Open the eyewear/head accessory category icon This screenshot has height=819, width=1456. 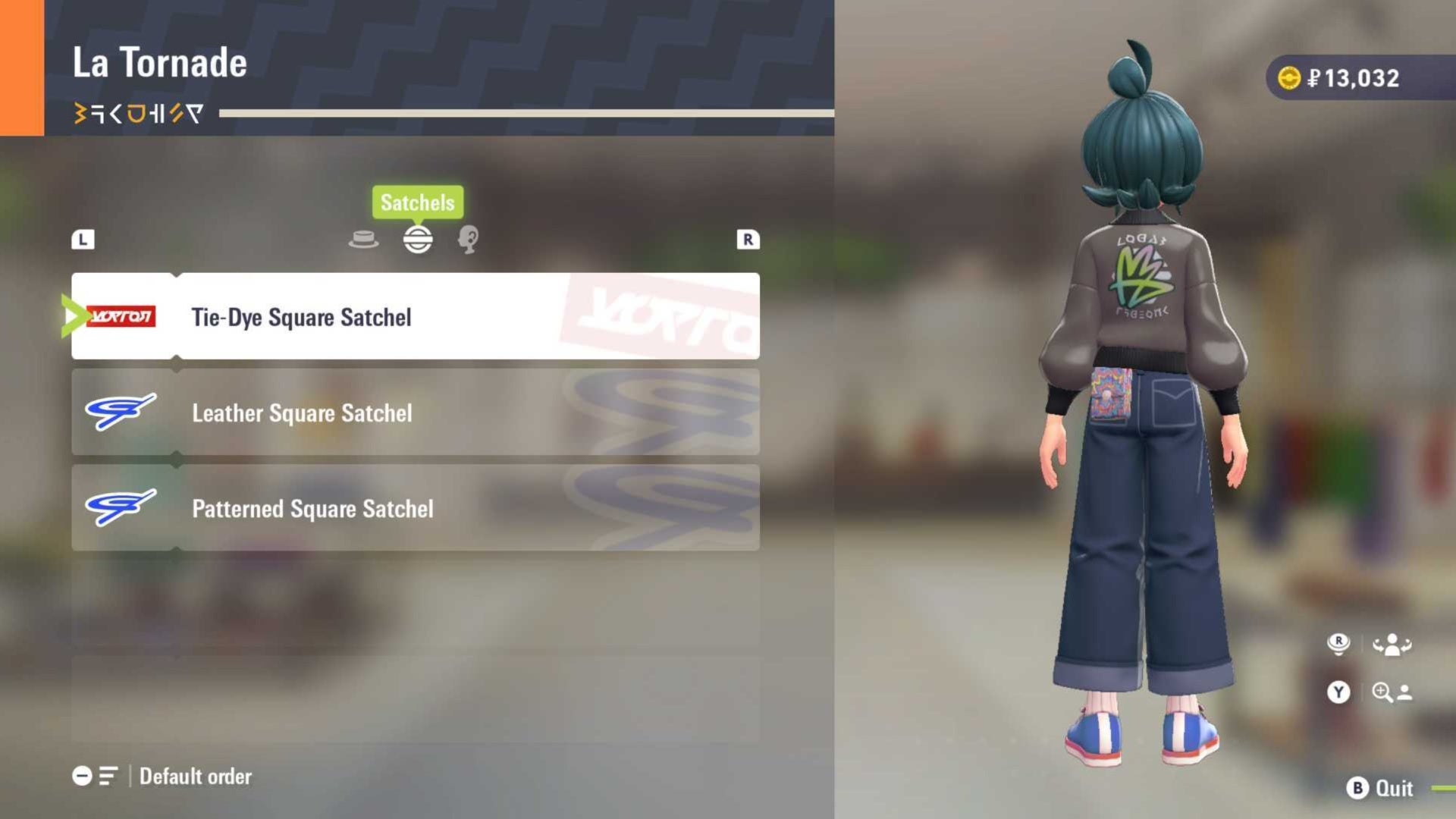click(x=469, y=240)
